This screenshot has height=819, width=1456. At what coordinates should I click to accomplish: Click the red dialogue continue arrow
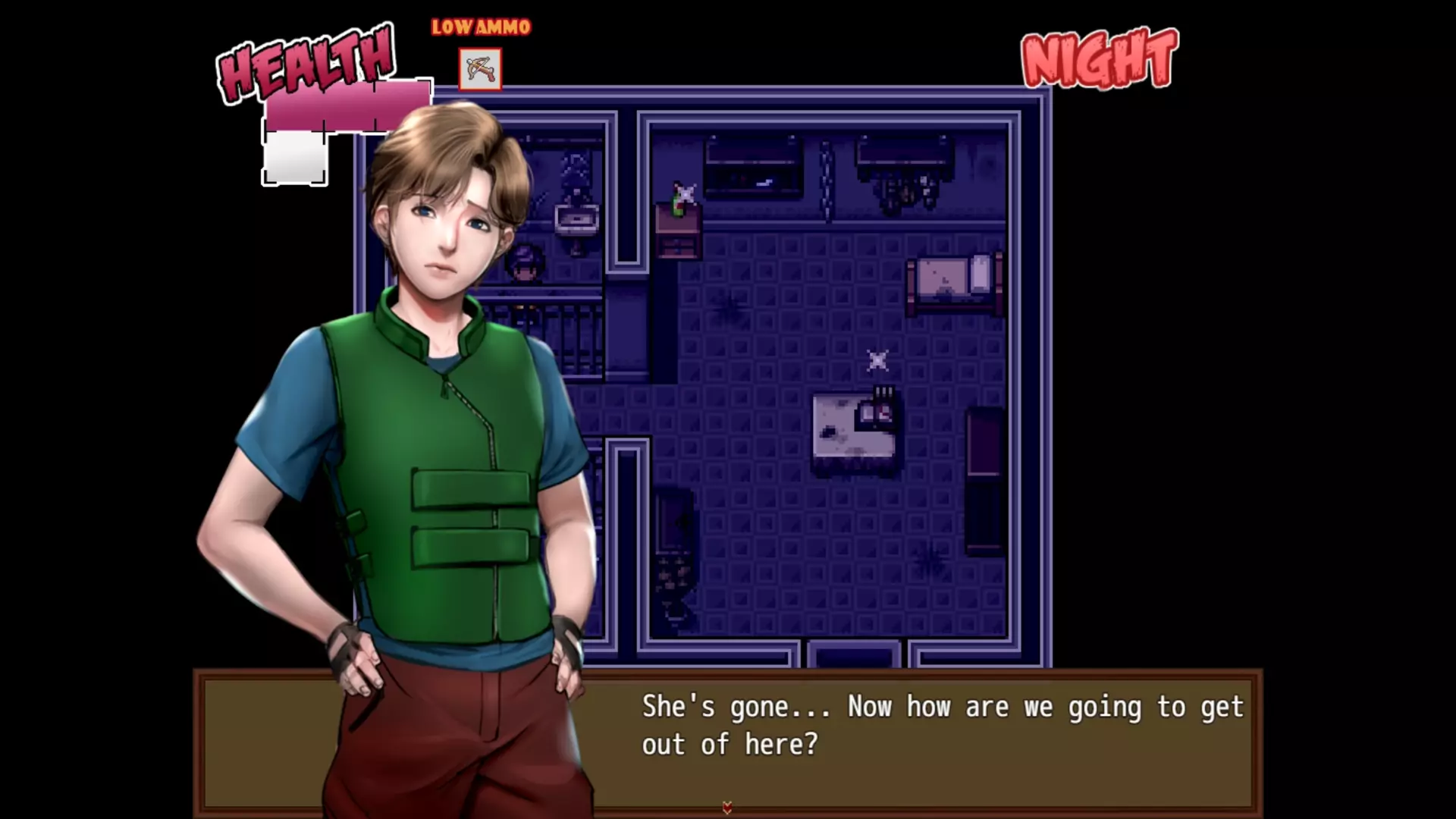(727, 808)
